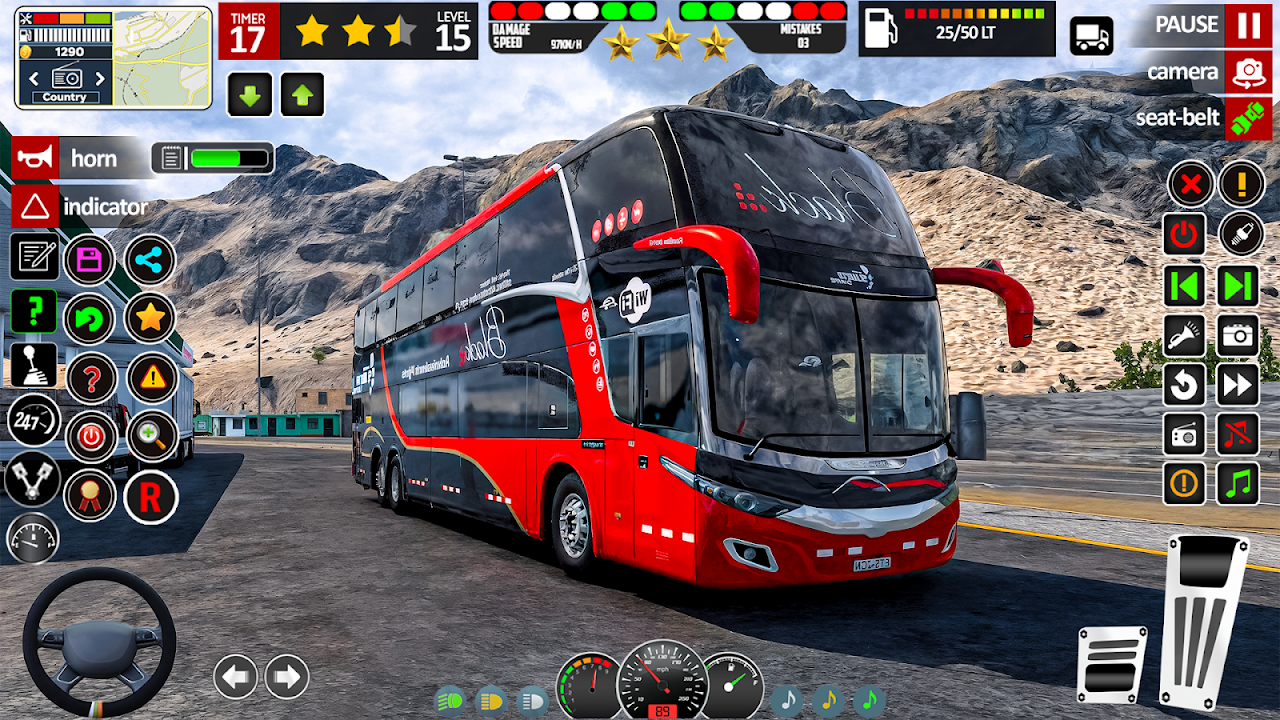Click the red X close icon

point(1190,184)
